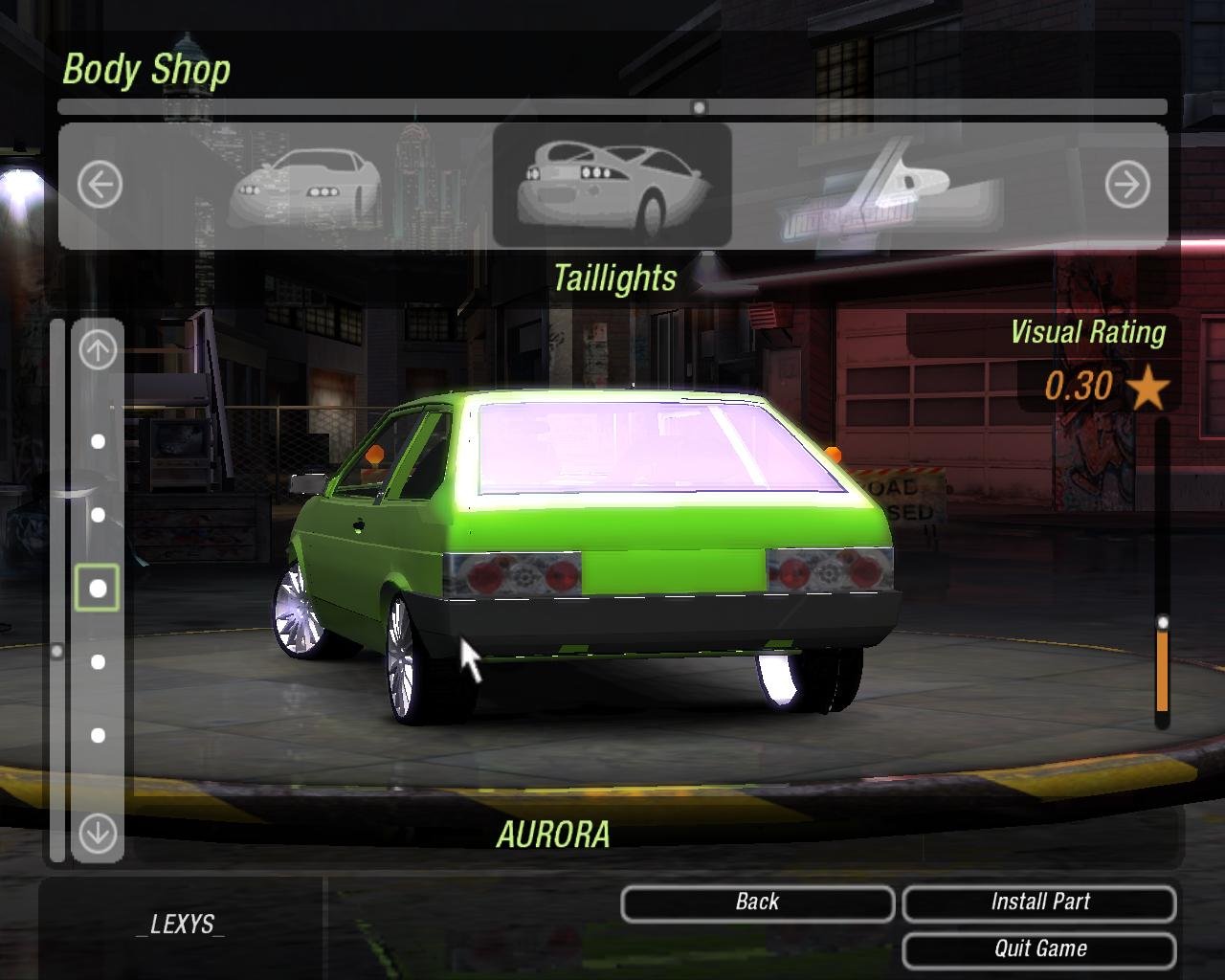Image resolution: width=1225 pixels, height=980 pixels.
Task: Select the highlighted taillight option dot
Action: click(98, 588)
